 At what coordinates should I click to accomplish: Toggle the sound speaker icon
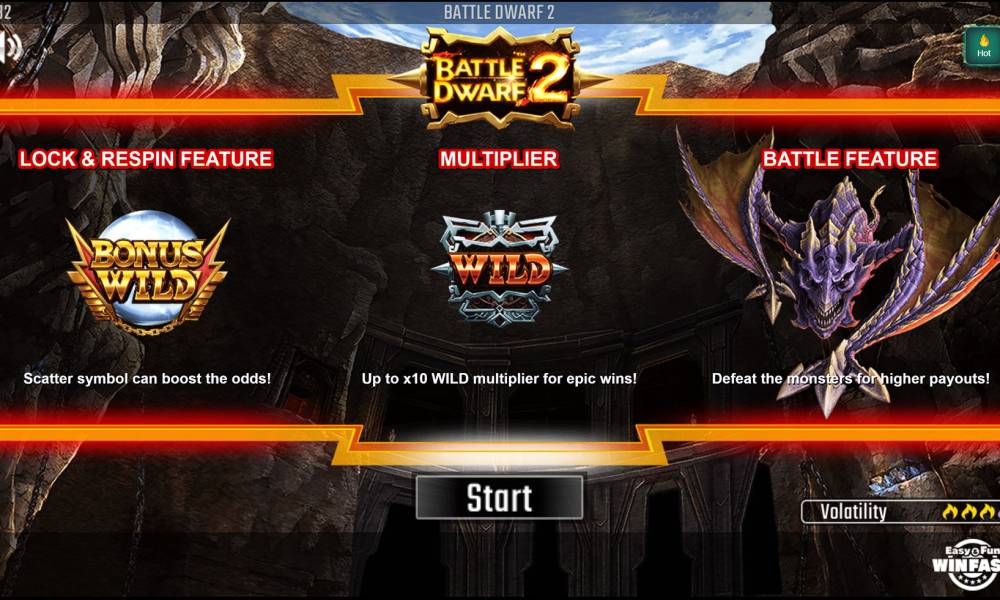[x=10, y=46]
